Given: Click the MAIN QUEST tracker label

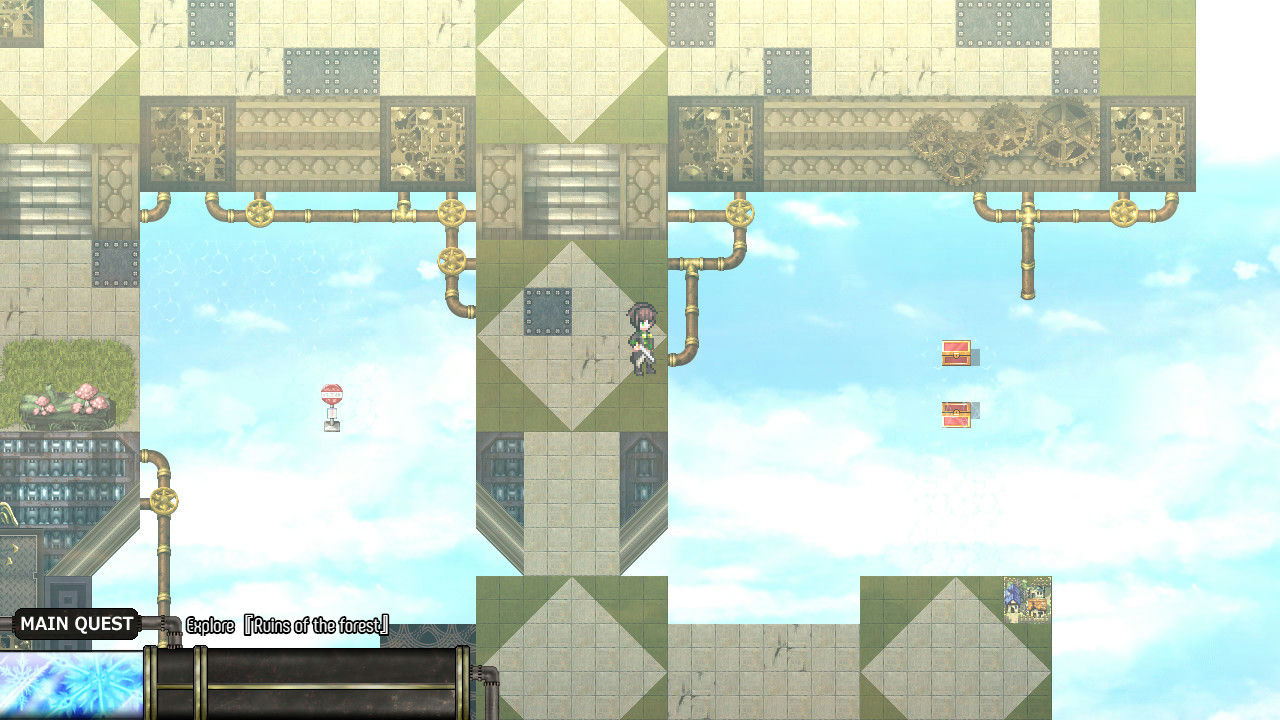Looking at the screenshot, I should coord(76,624).
